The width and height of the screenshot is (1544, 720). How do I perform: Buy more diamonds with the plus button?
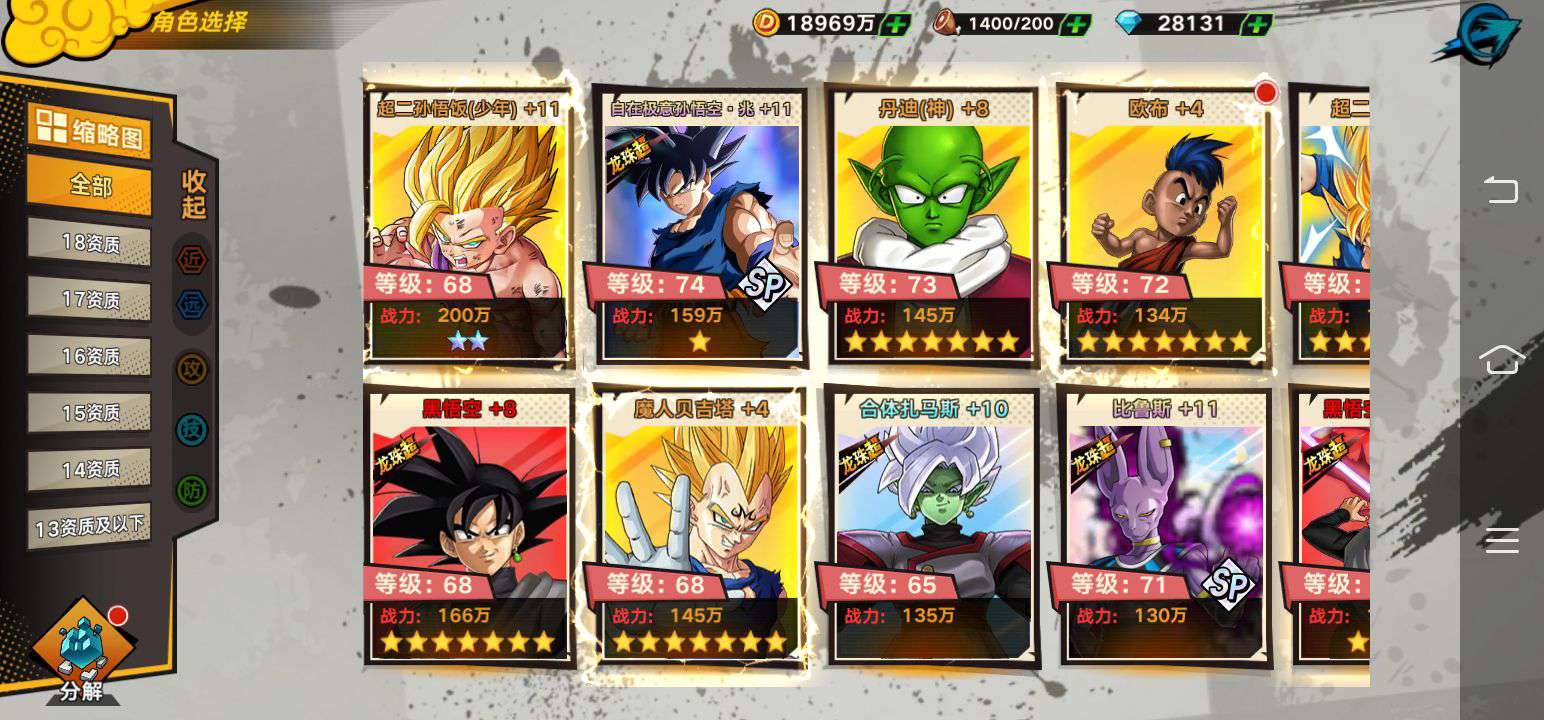1257,24
